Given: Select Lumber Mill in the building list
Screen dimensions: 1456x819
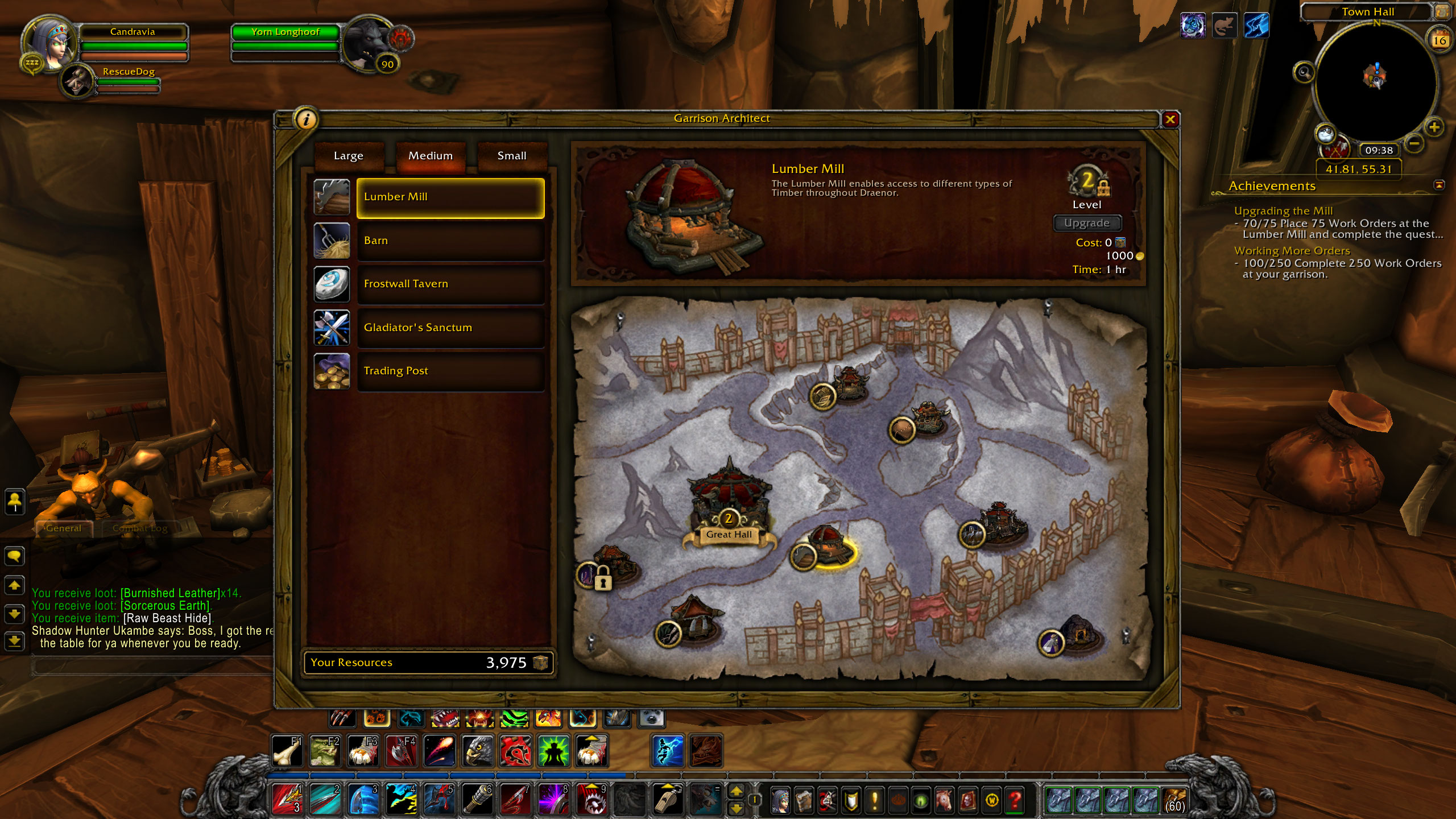Looking at the screenshot, I should [x=450, y=197].
